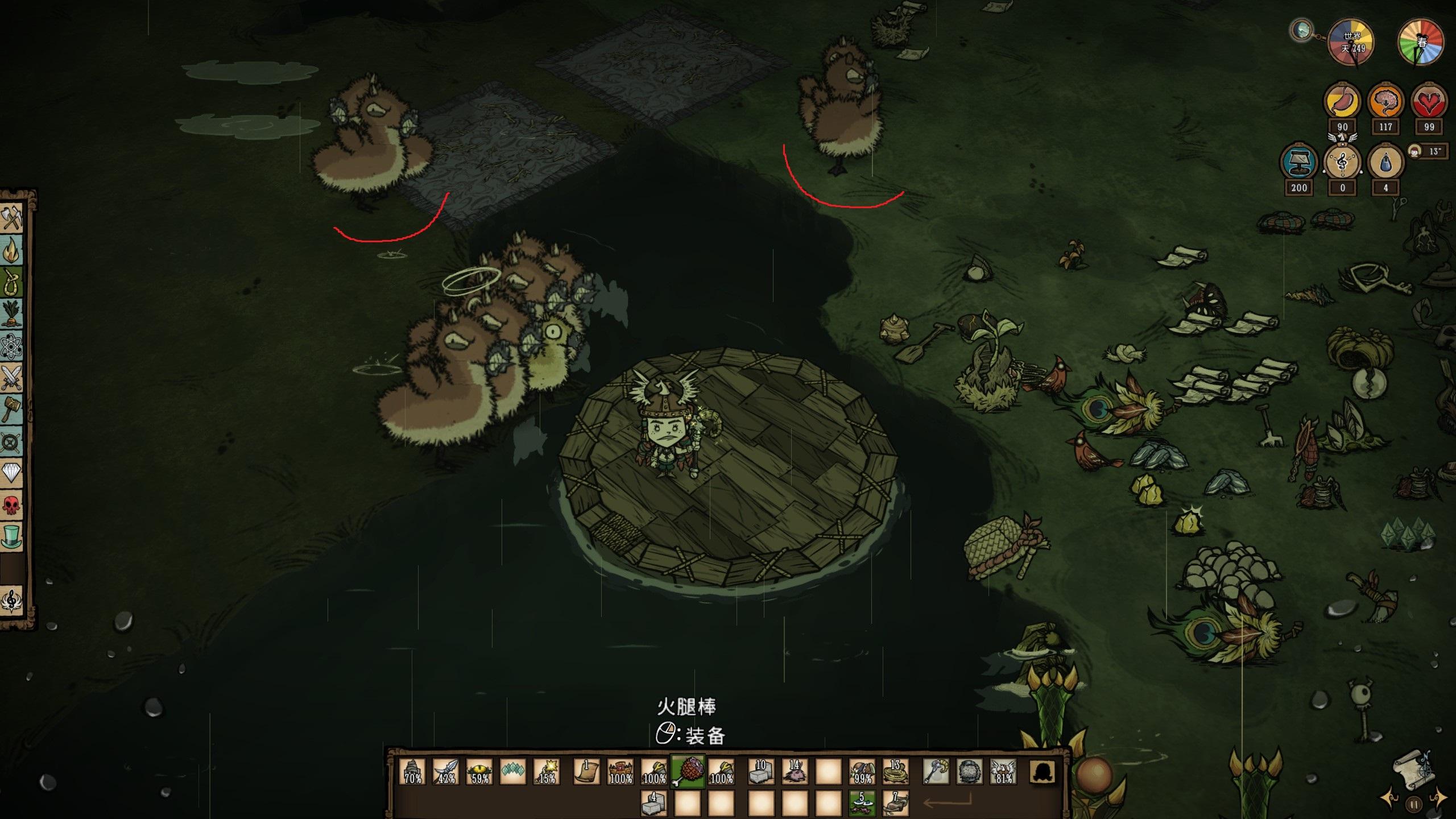Pick the papyrus scroll inventory slot
This screenshot has height=819, width=1456.
(586, 772)
